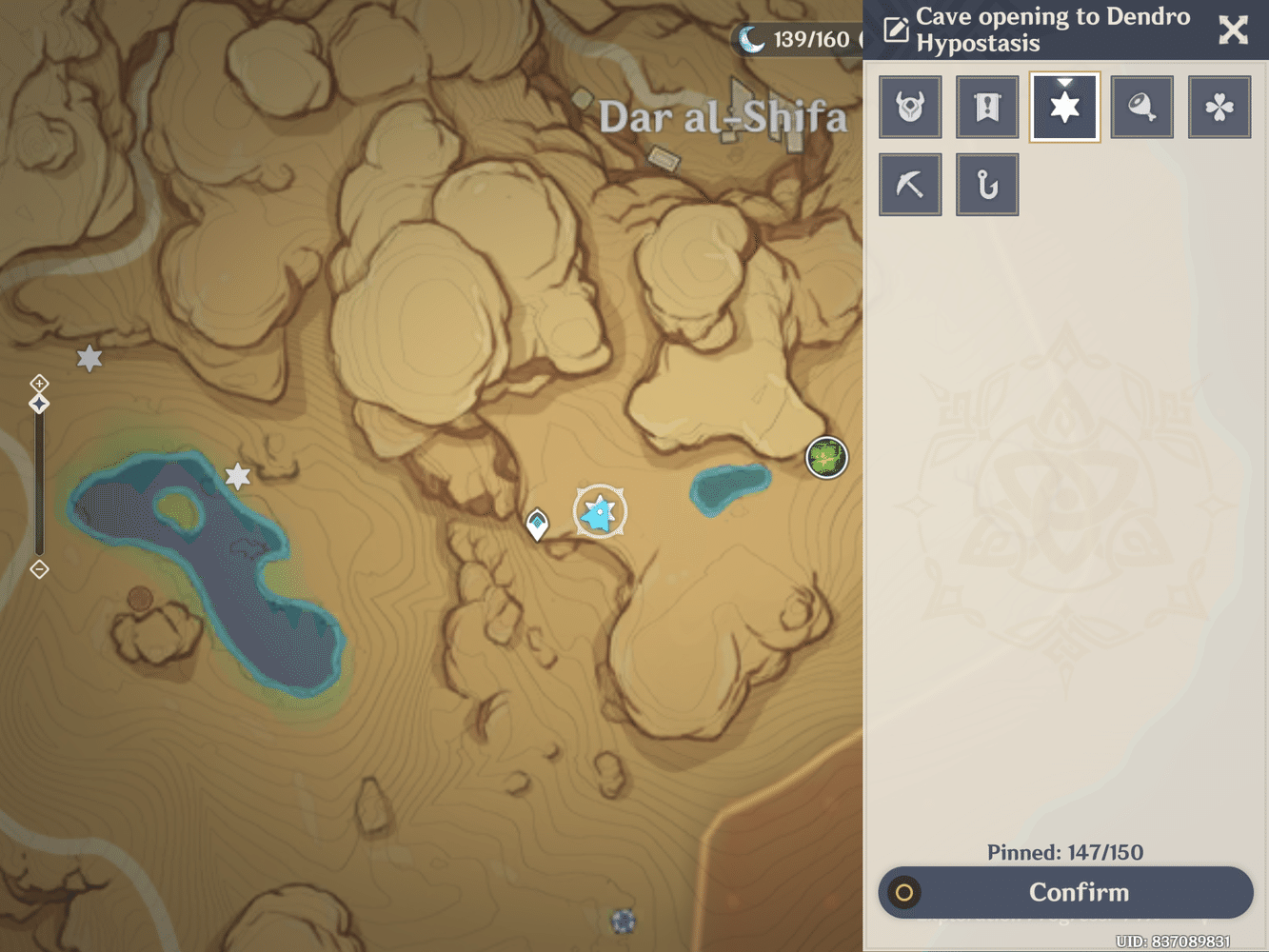
Task: Choose the flower pin category icon
Action: pyautogui.click(x=1219, y=107)
